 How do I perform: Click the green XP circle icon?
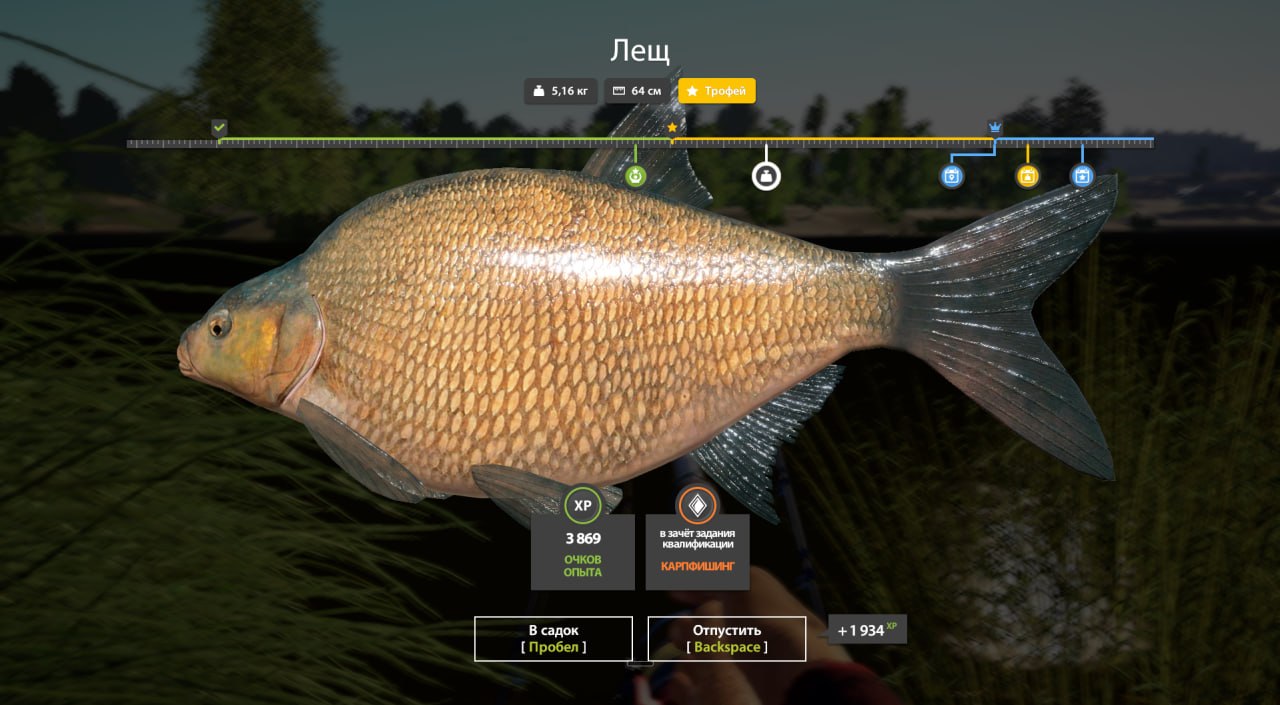(x=583, y=505)
